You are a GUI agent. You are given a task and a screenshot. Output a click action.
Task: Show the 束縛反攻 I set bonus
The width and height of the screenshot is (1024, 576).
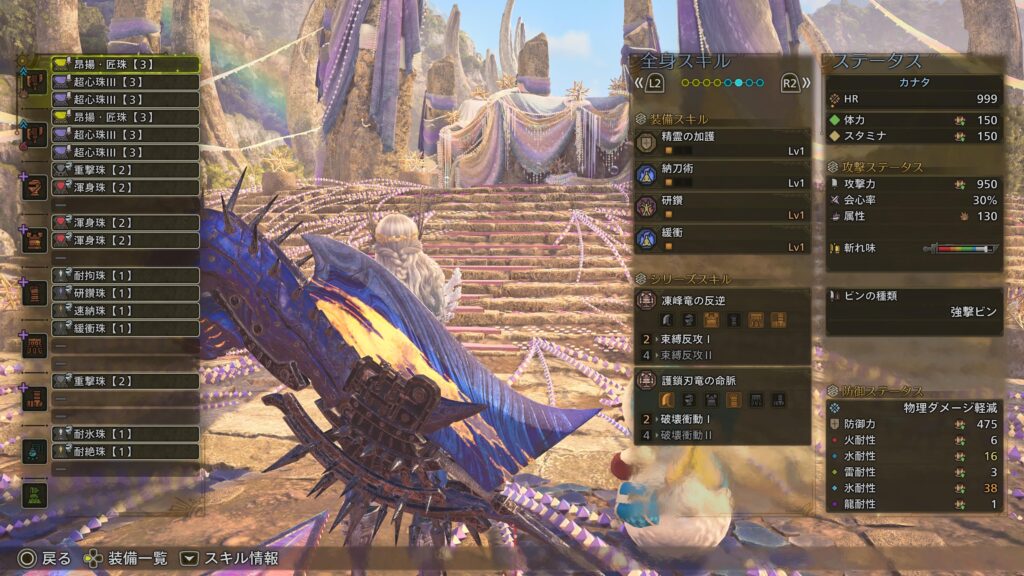coord(722,339)
